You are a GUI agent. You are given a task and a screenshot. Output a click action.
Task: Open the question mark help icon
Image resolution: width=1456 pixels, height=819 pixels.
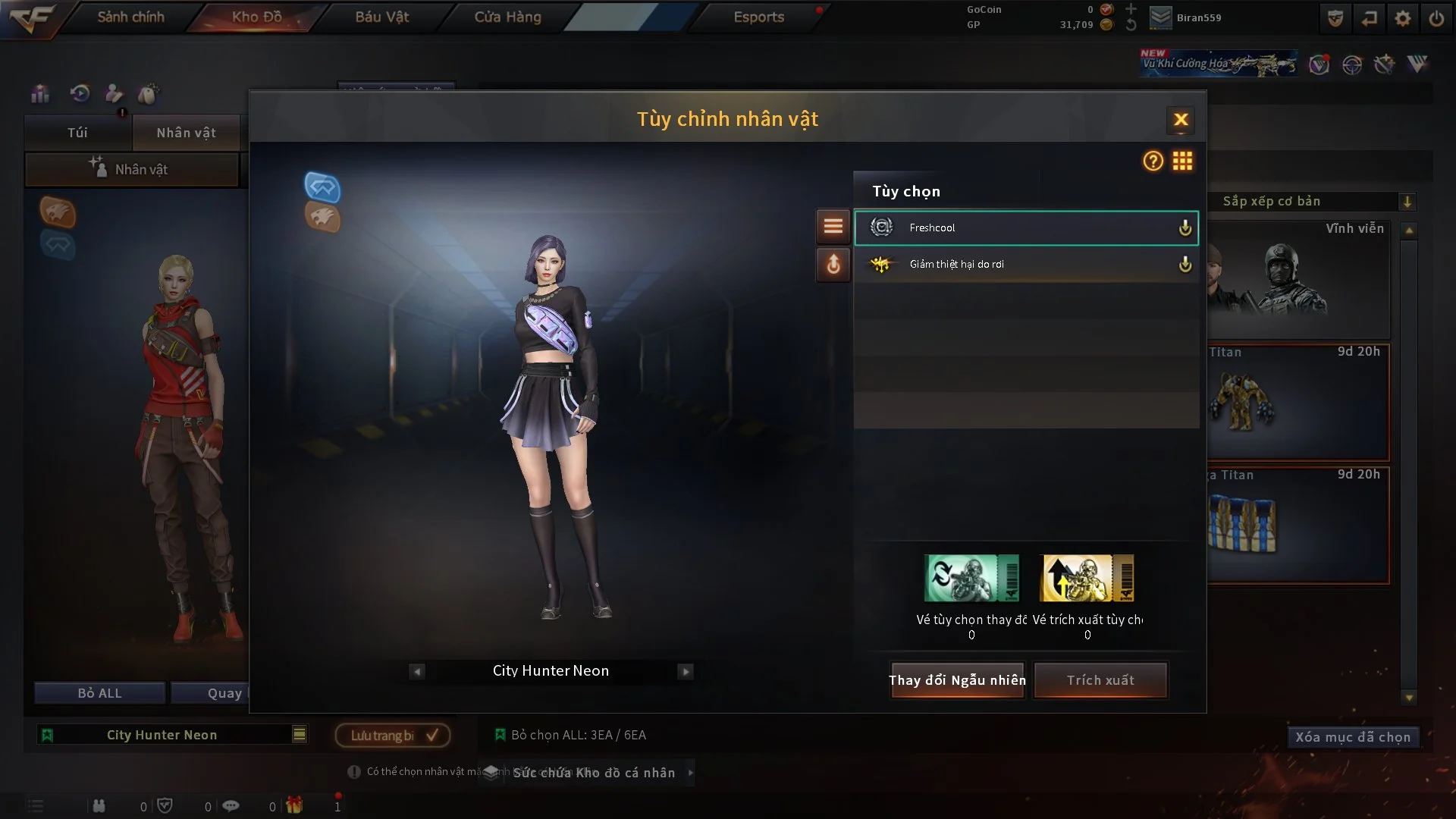(1153, 161)
